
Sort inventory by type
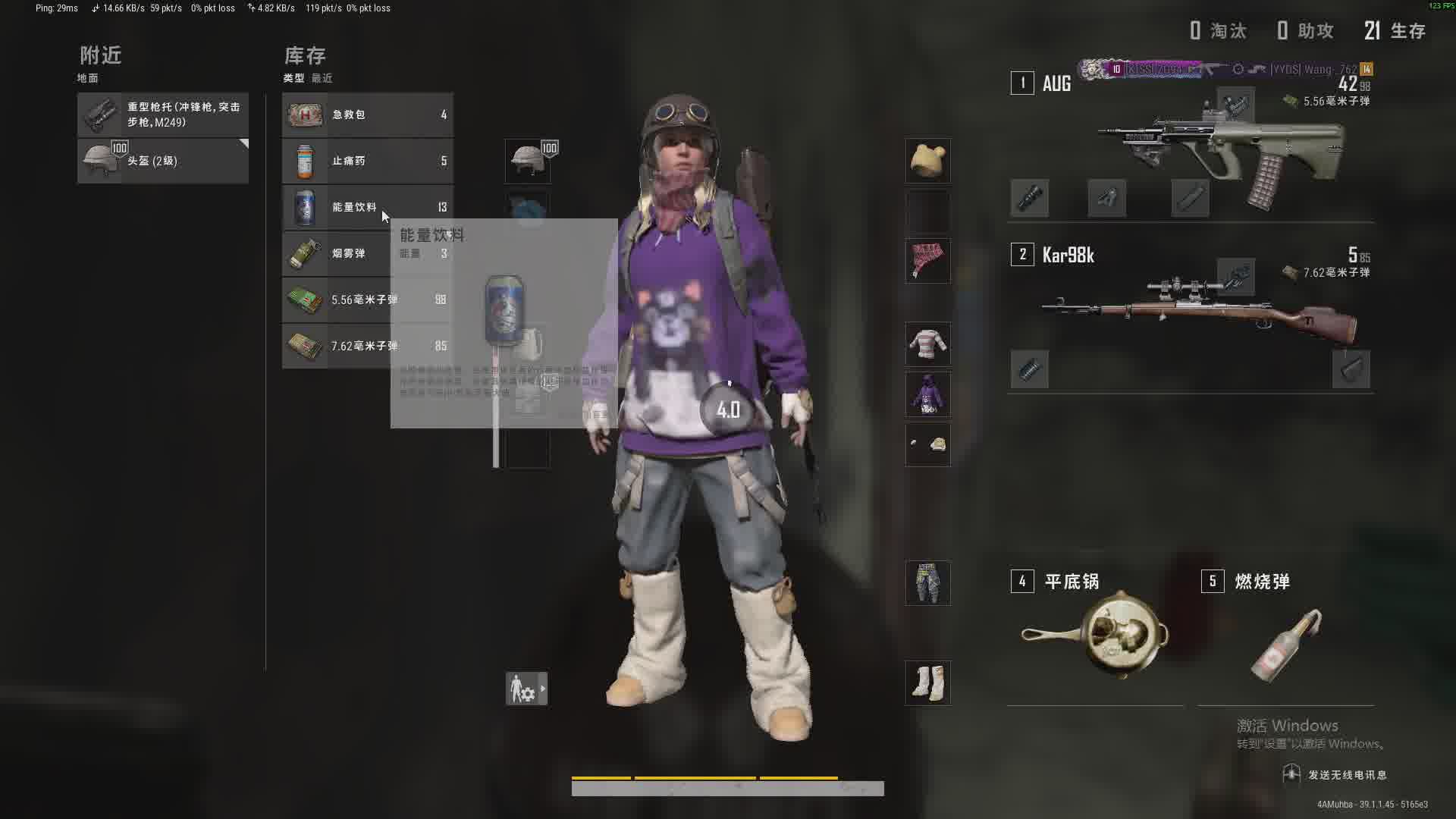click(293, 78)
